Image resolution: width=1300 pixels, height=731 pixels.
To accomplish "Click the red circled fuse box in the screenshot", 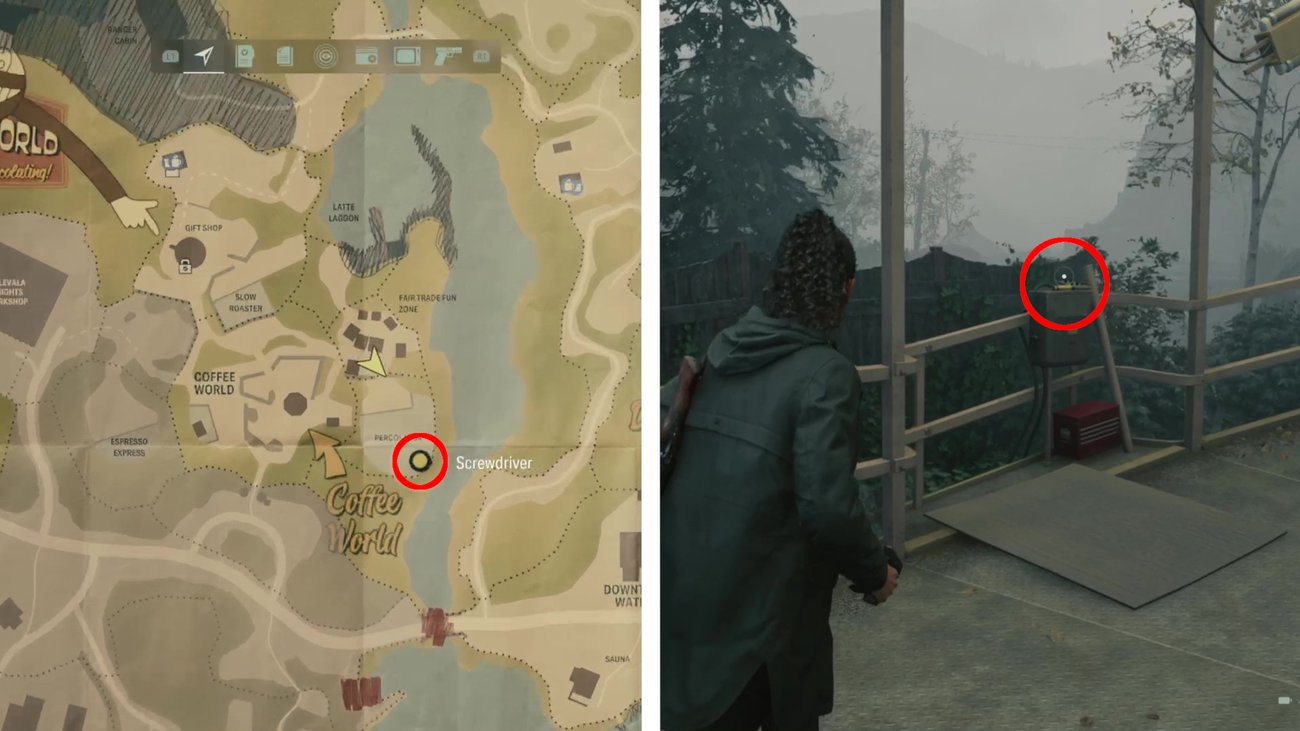I will click(x=1064, y=281).
